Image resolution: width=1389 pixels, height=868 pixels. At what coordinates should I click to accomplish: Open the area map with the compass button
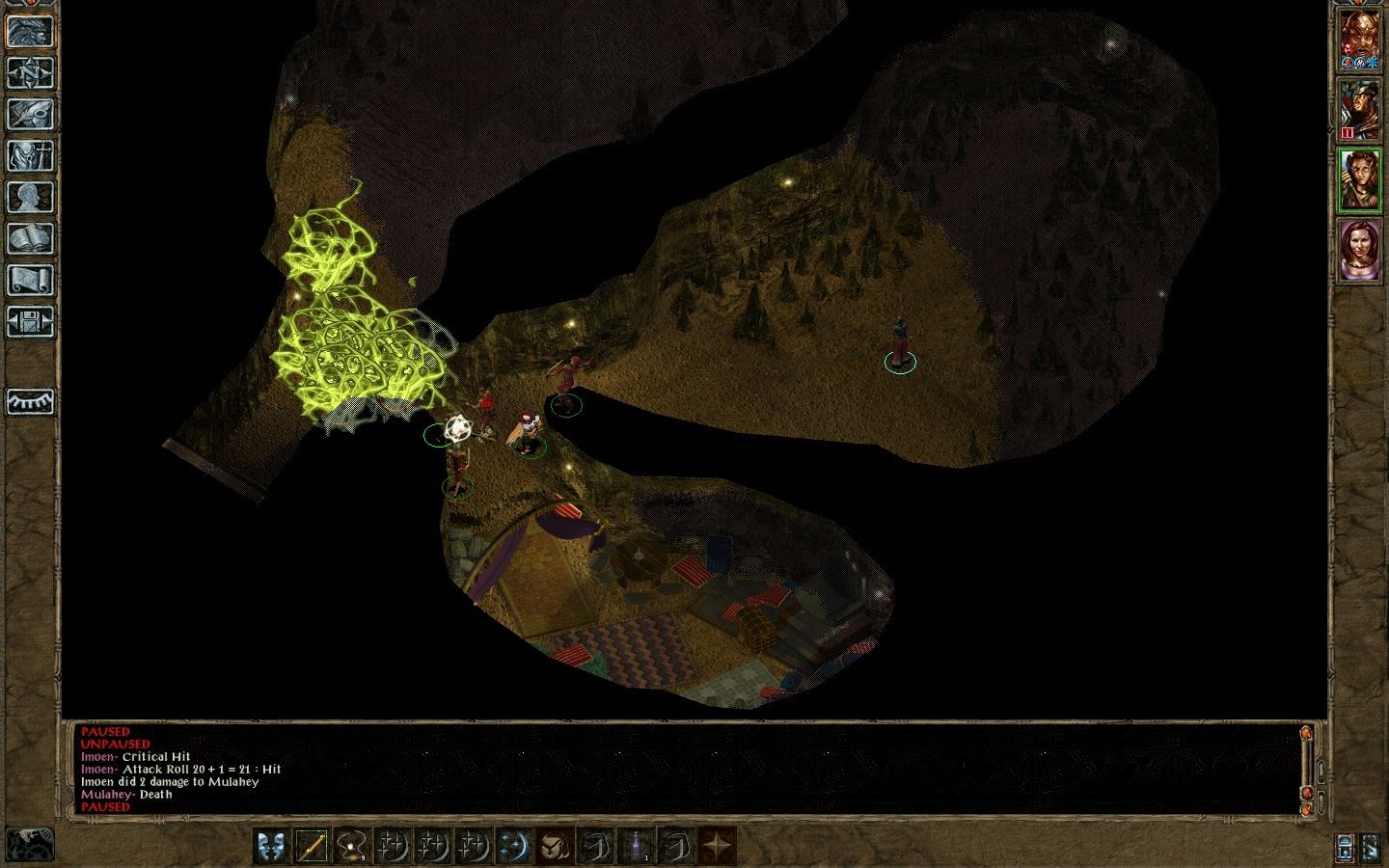coord(30,72)
